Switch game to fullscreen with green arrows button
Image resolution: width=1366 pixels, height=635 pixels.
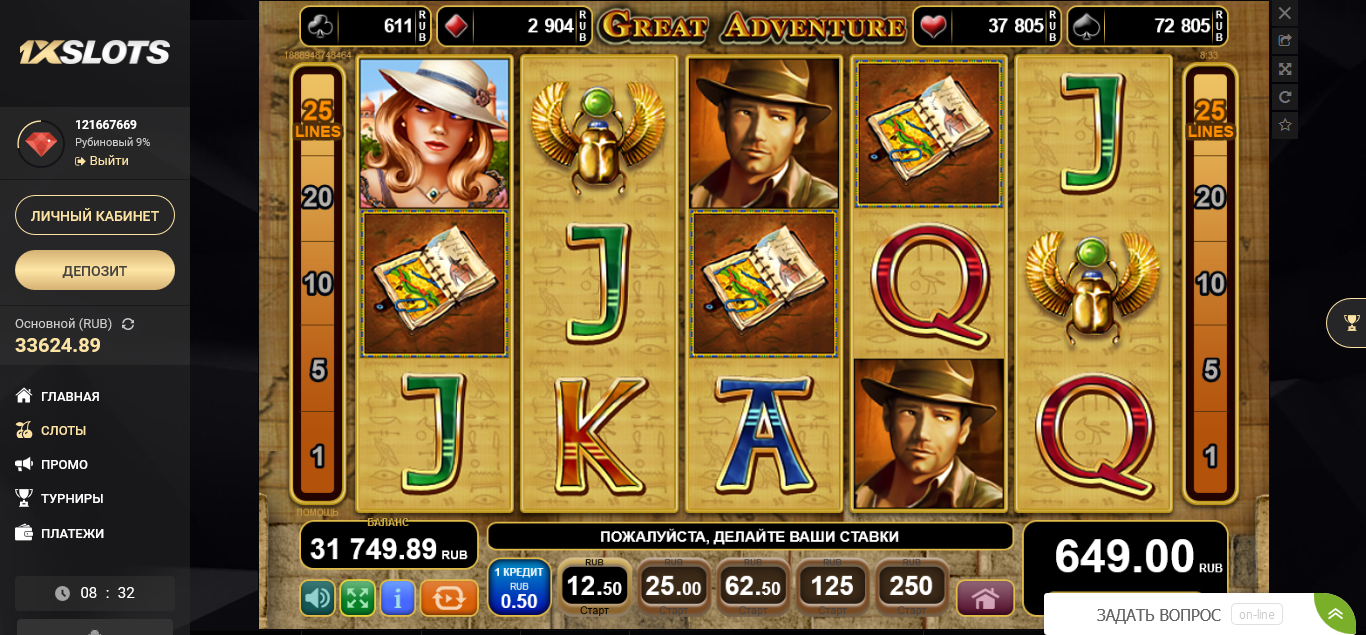click(x=357, y=598)
